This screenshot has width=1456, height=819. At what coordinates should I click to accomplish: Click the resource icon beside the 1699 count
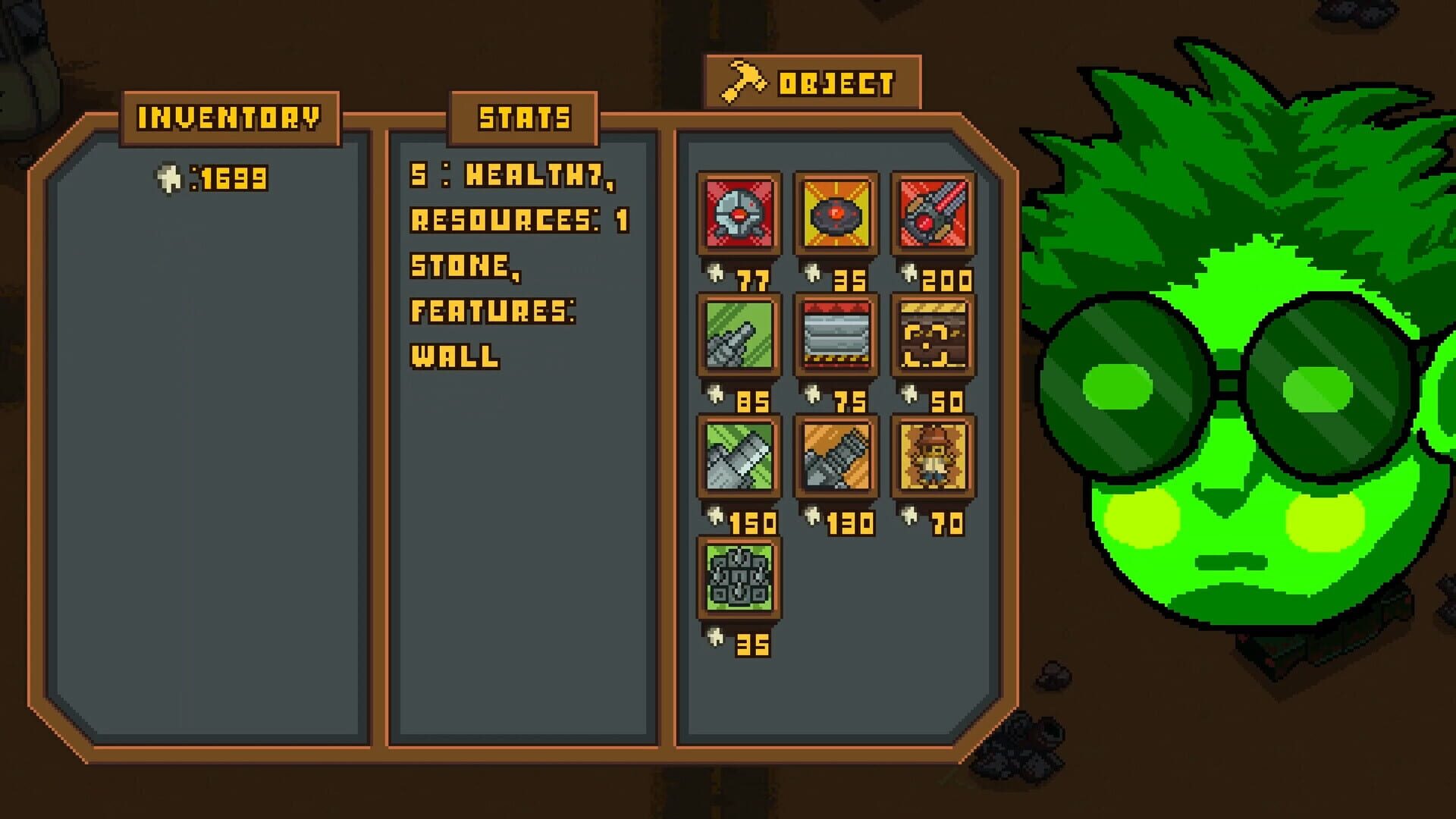click(168, 177)
